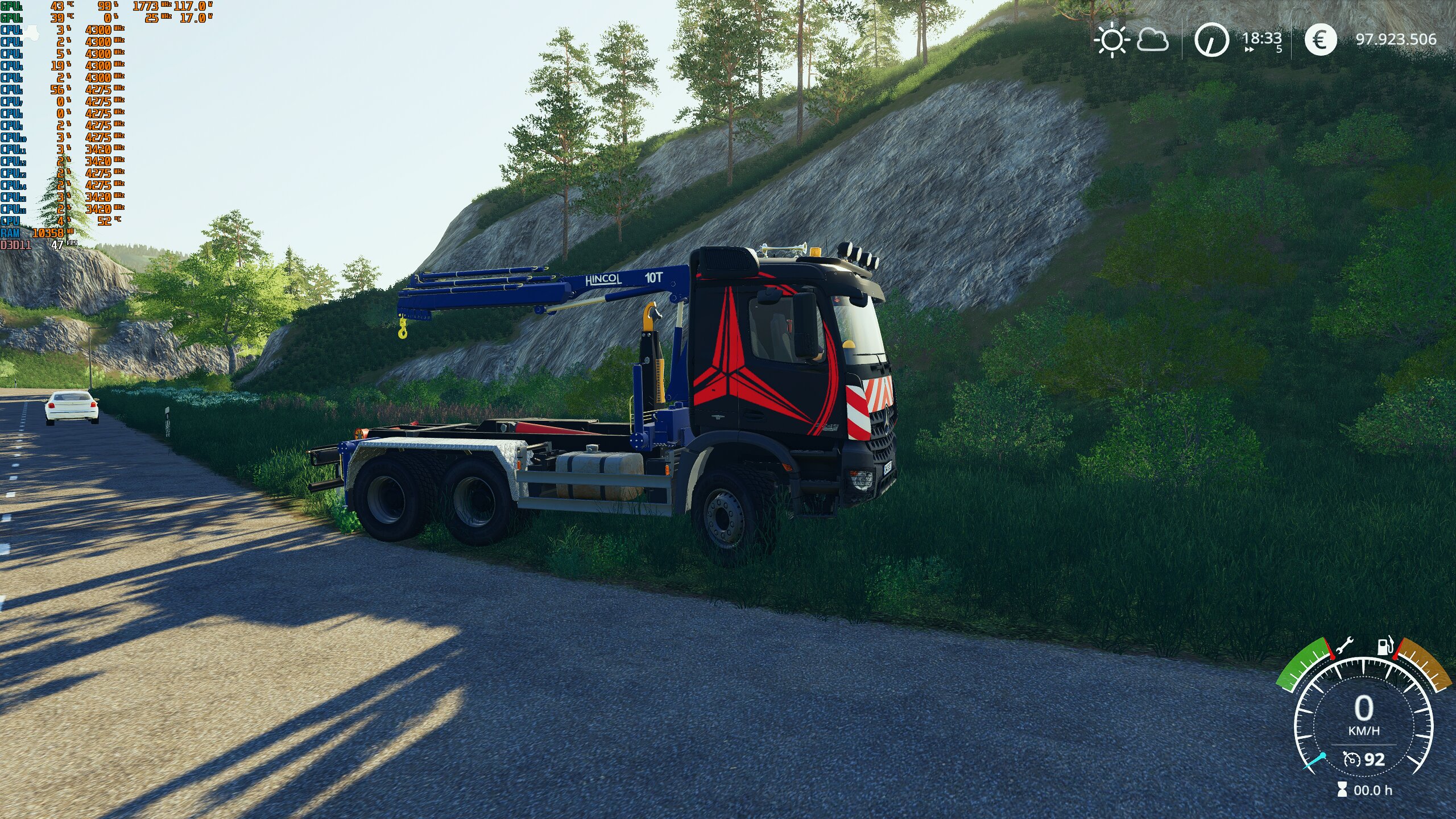Viewport: 1456px width, 819px height.
Task: Click the fuel pump icon
Action: (1384, 646)
